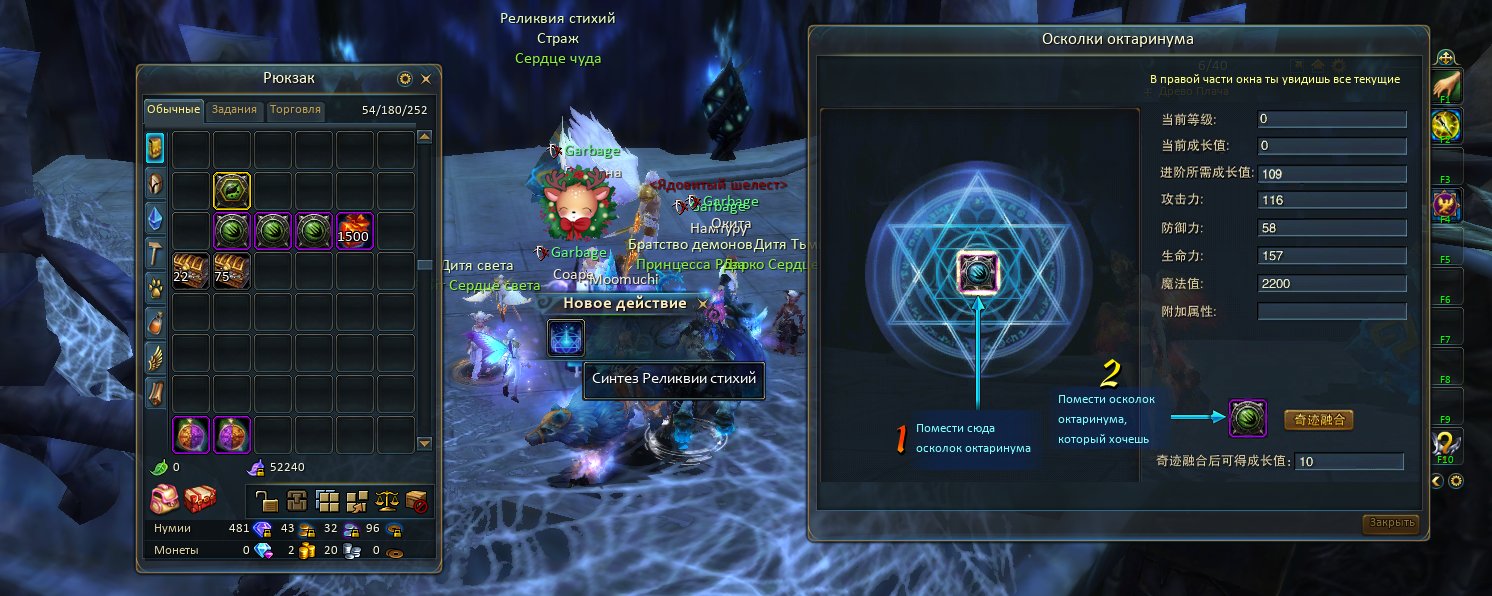Activate Синтез Реликвии стихий action icon
The image size is (1492, 596).
tap(566, 338)
